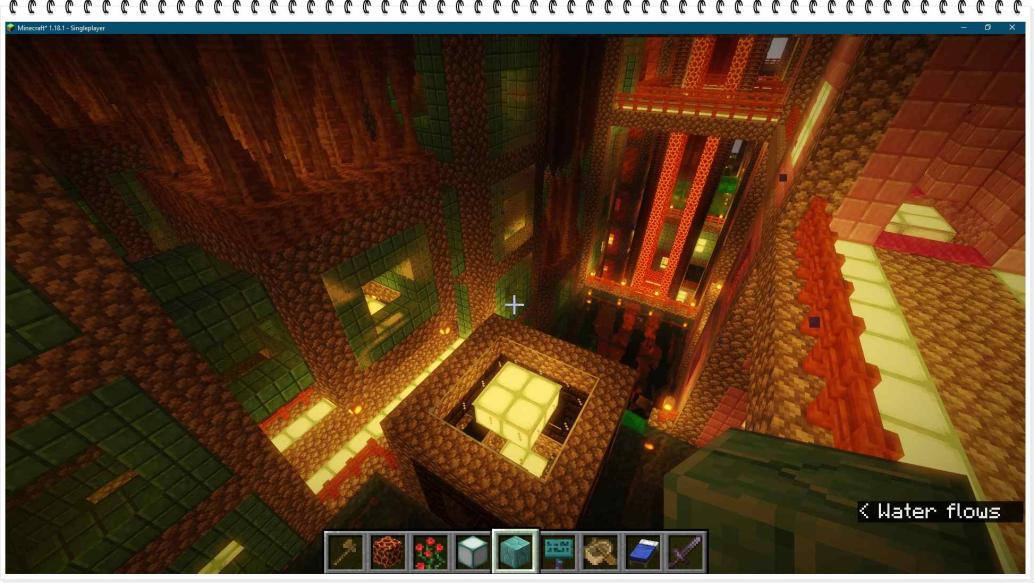Equip the sword in the last hotbar slot

click(687, 551)
